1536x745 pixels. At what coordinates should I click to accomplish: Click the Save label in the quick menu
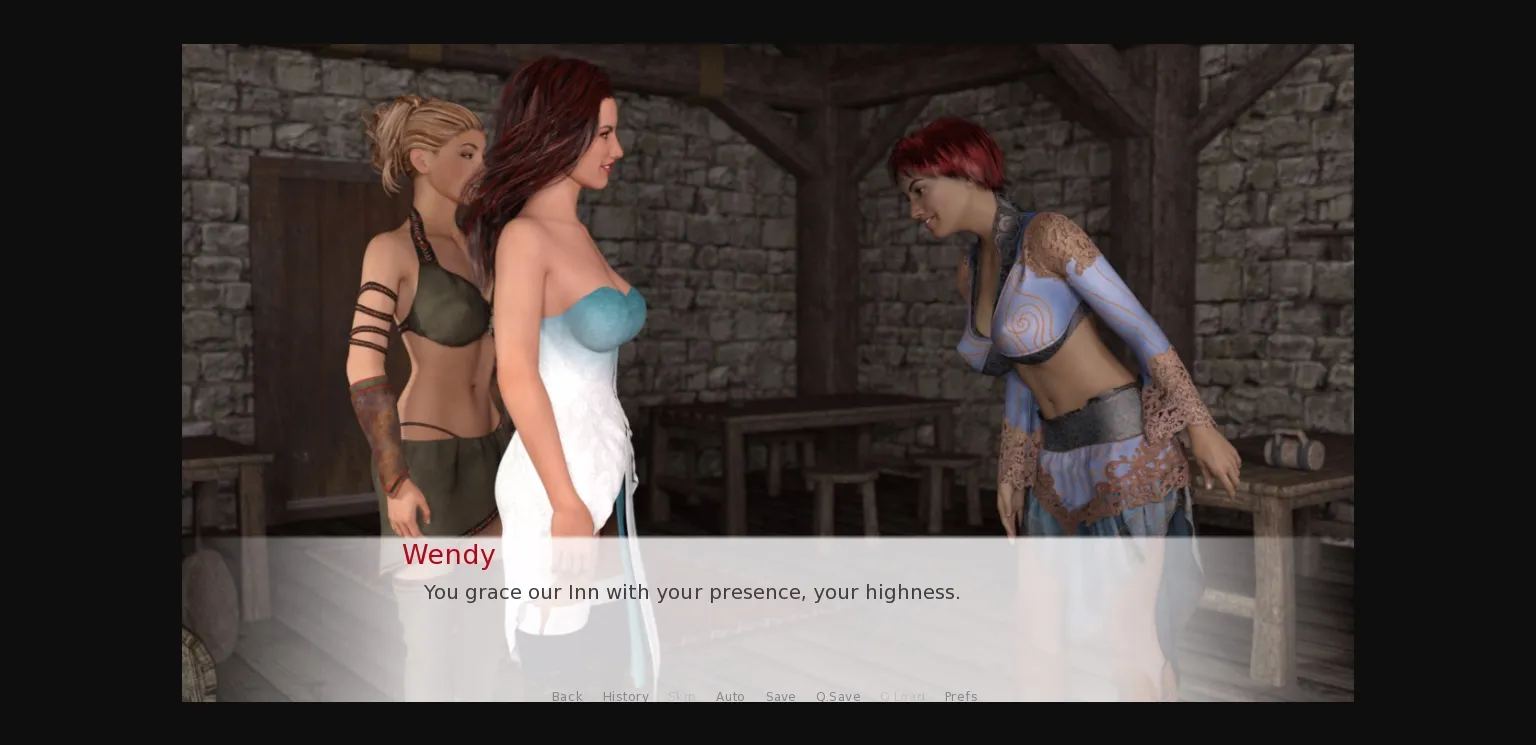(781, 697)
